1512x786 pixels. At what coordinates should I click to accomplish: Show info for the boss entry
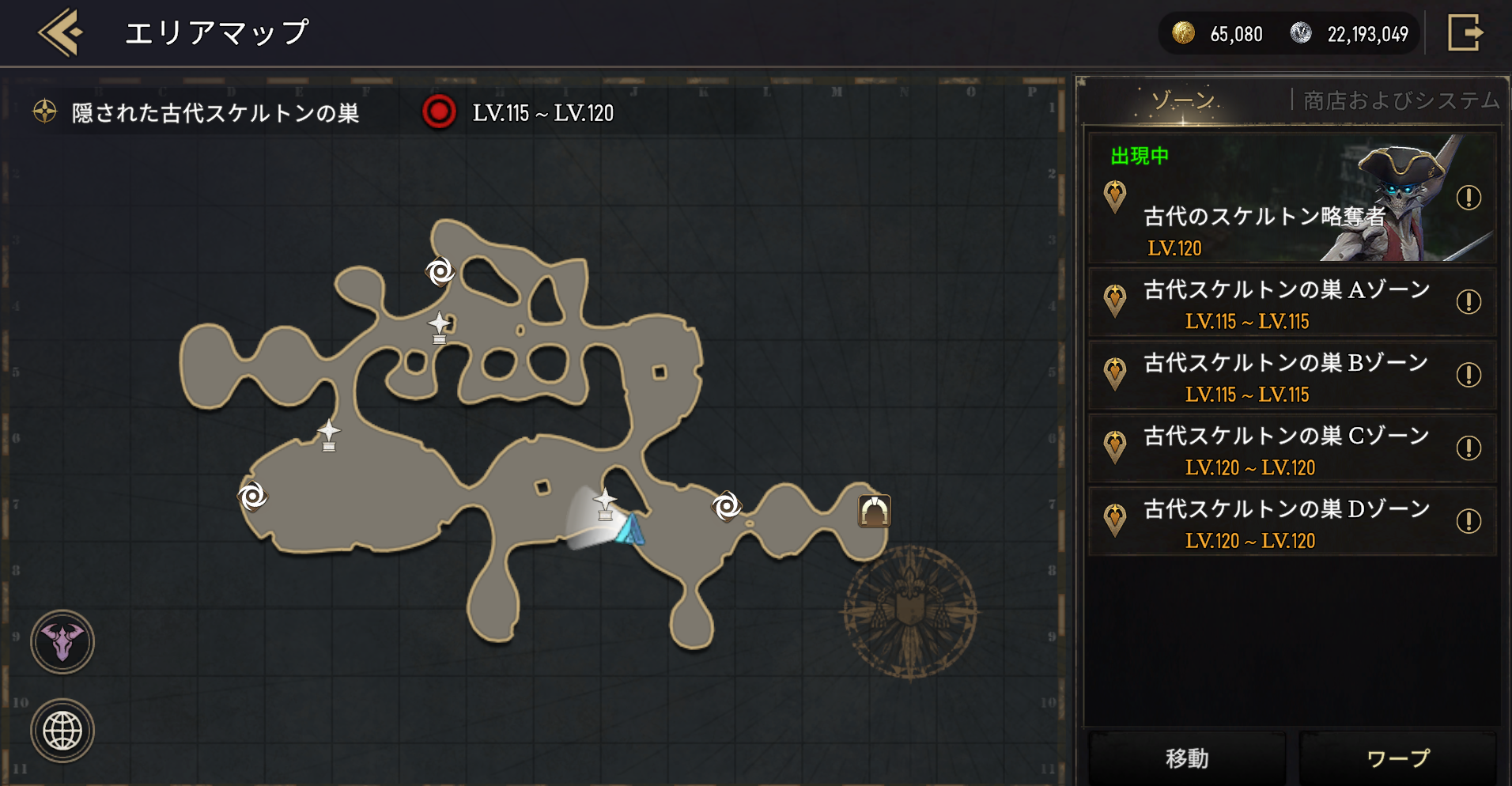[x=1469, y=198]
